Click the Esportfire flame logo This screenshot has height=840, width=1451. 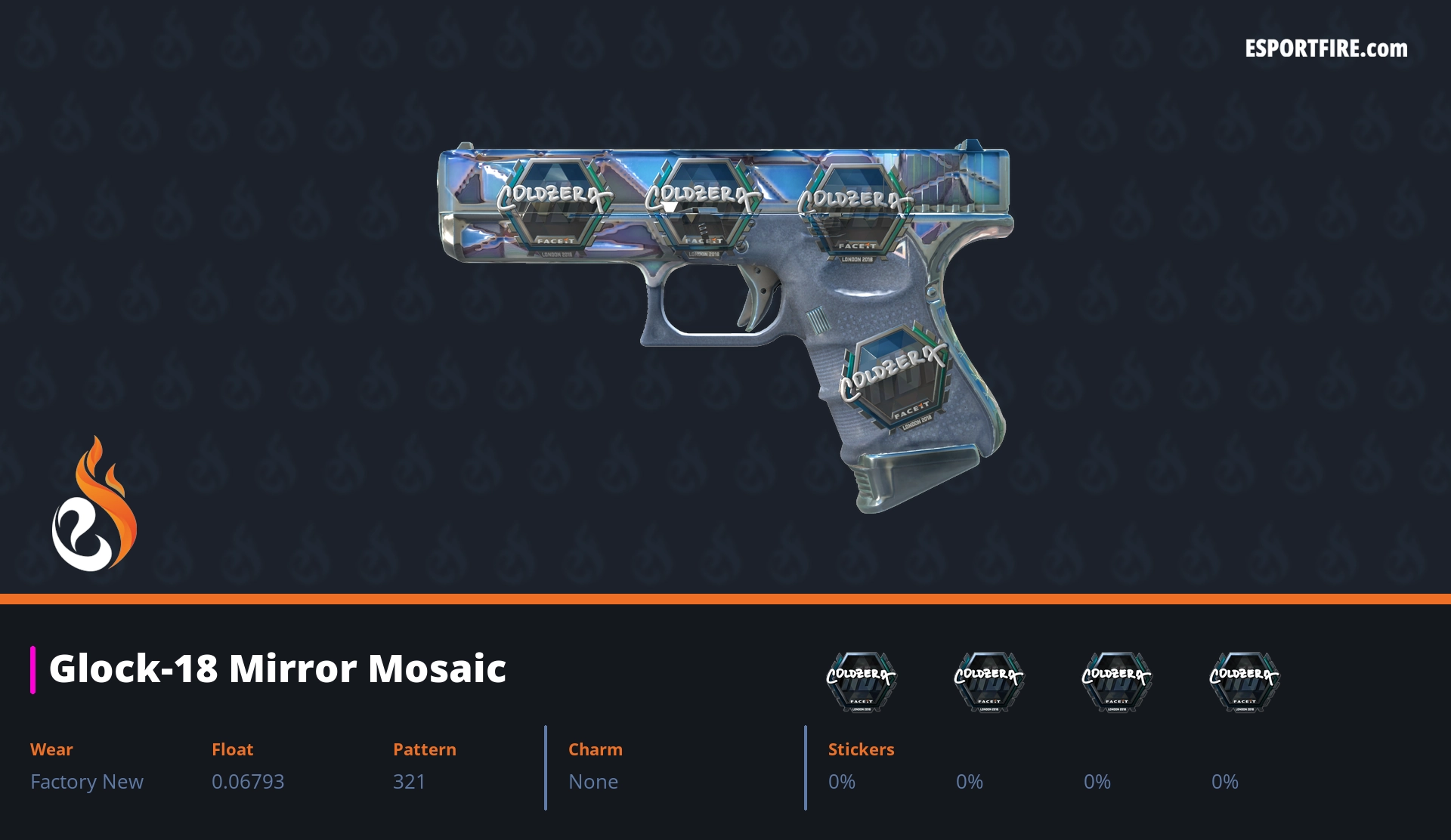click(x=94, y=505)
